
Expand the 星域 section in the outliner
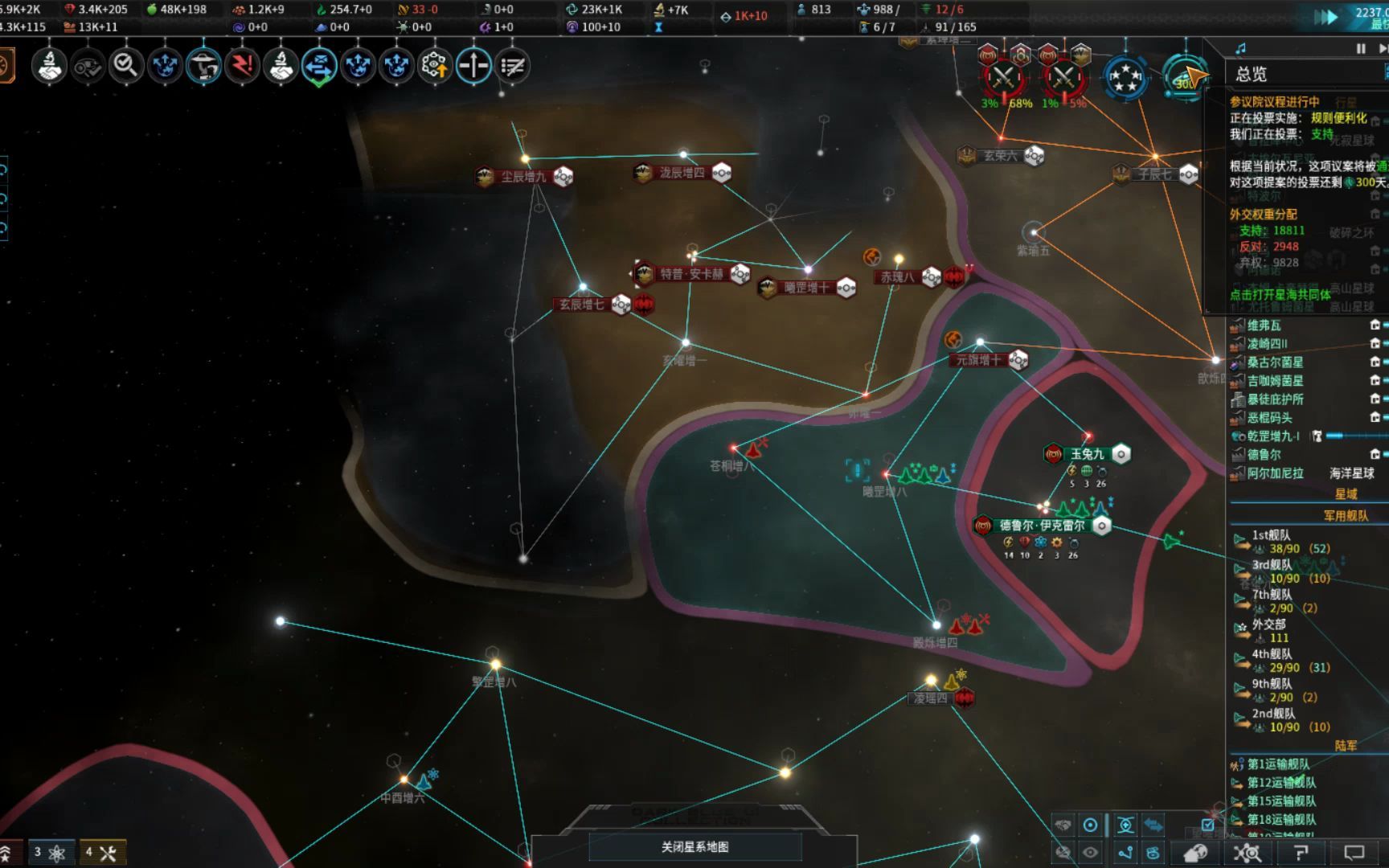1347,494
